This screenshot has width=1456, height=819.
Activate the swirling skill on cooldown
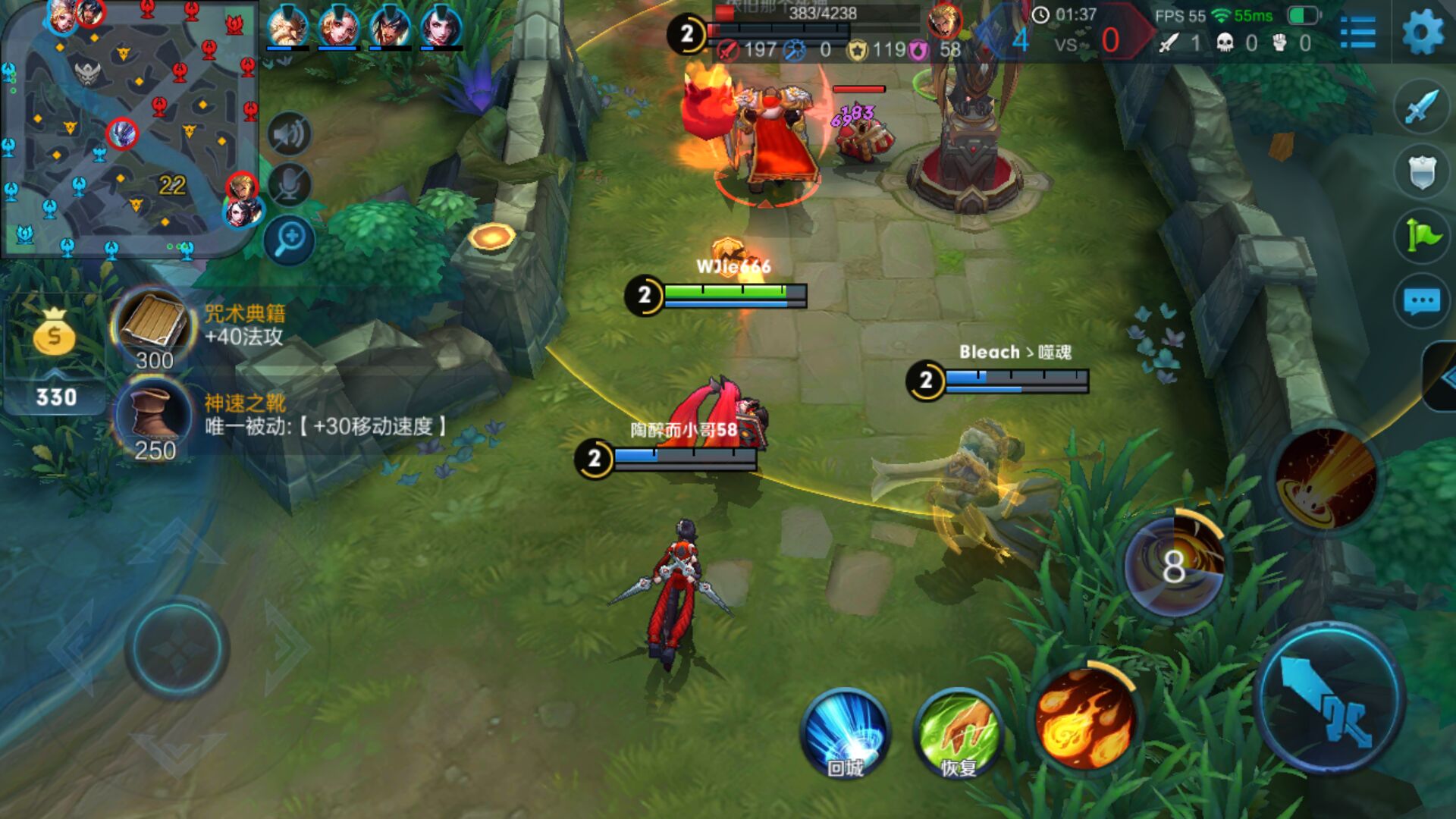point(1173,566)
